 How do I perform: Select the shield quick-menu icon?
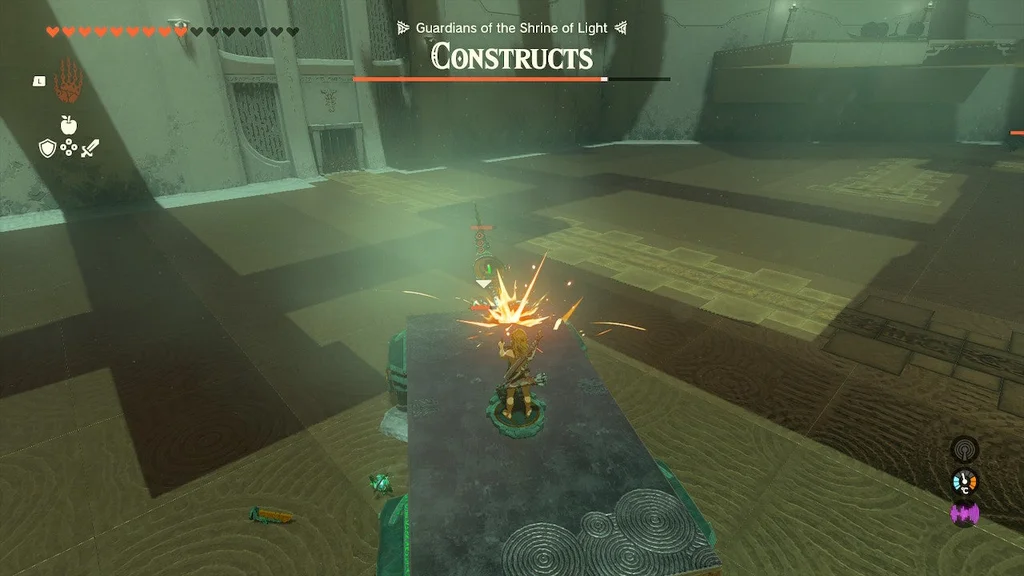(46, 148)
